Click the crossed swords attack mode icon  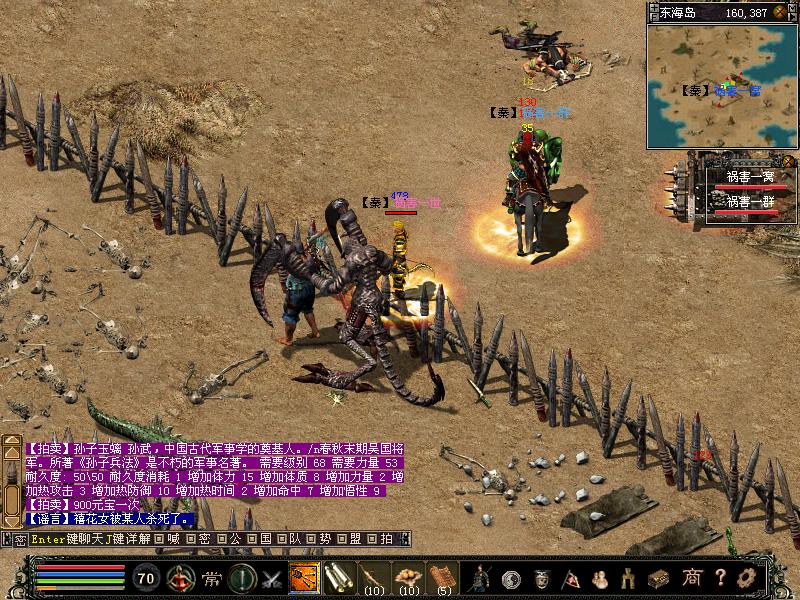(x=271, y=578)
